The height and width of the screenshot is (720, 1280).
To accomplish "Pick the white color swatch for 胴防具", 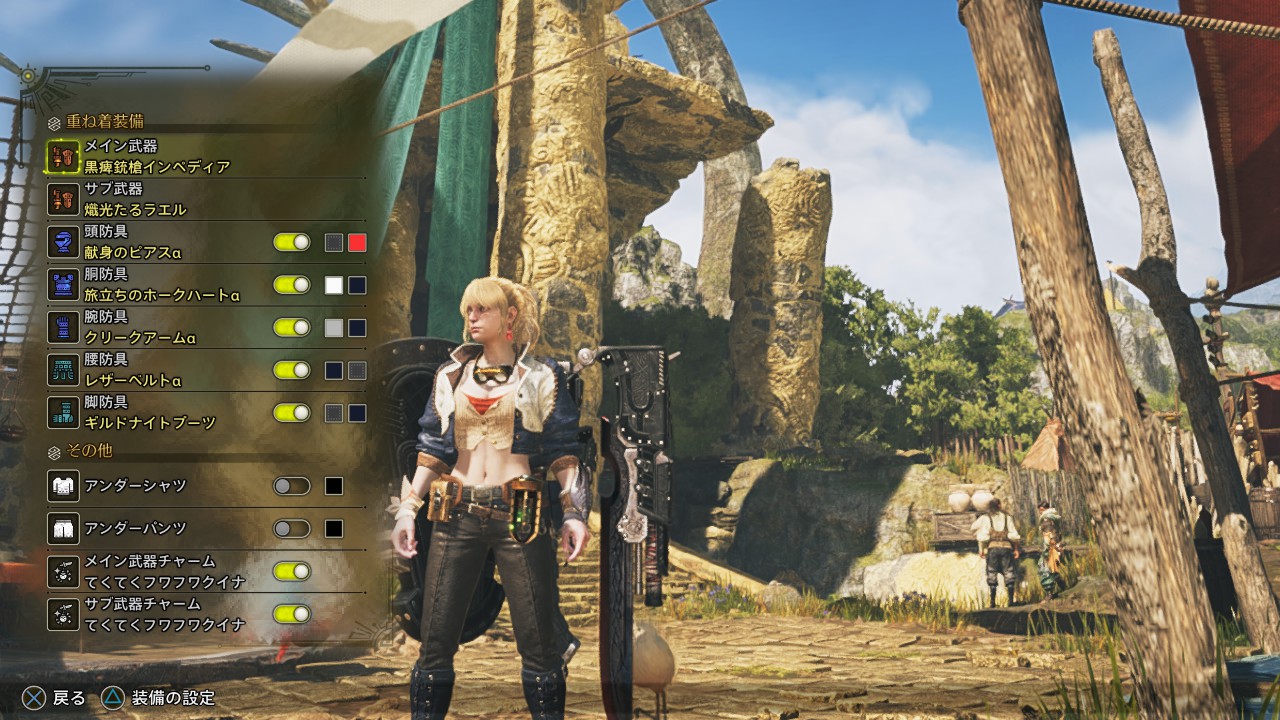I will click(334, 285).
